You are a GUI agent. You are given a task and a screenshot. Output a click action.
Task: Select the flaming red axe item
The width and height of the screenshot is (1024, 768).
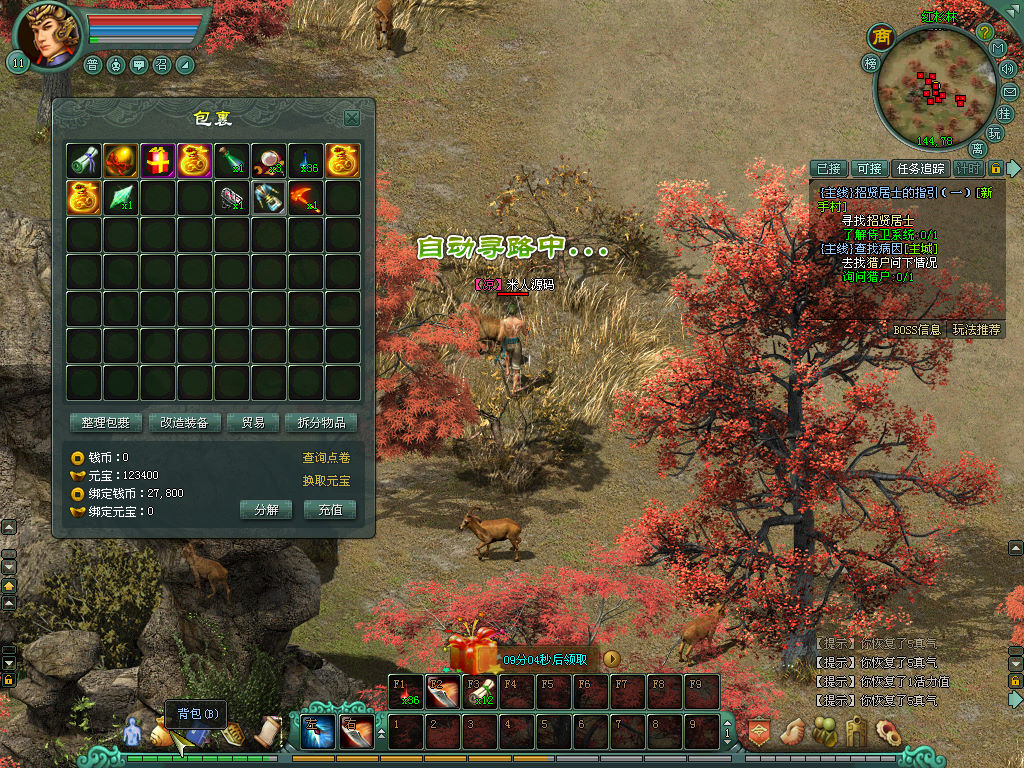pos(306,197)
